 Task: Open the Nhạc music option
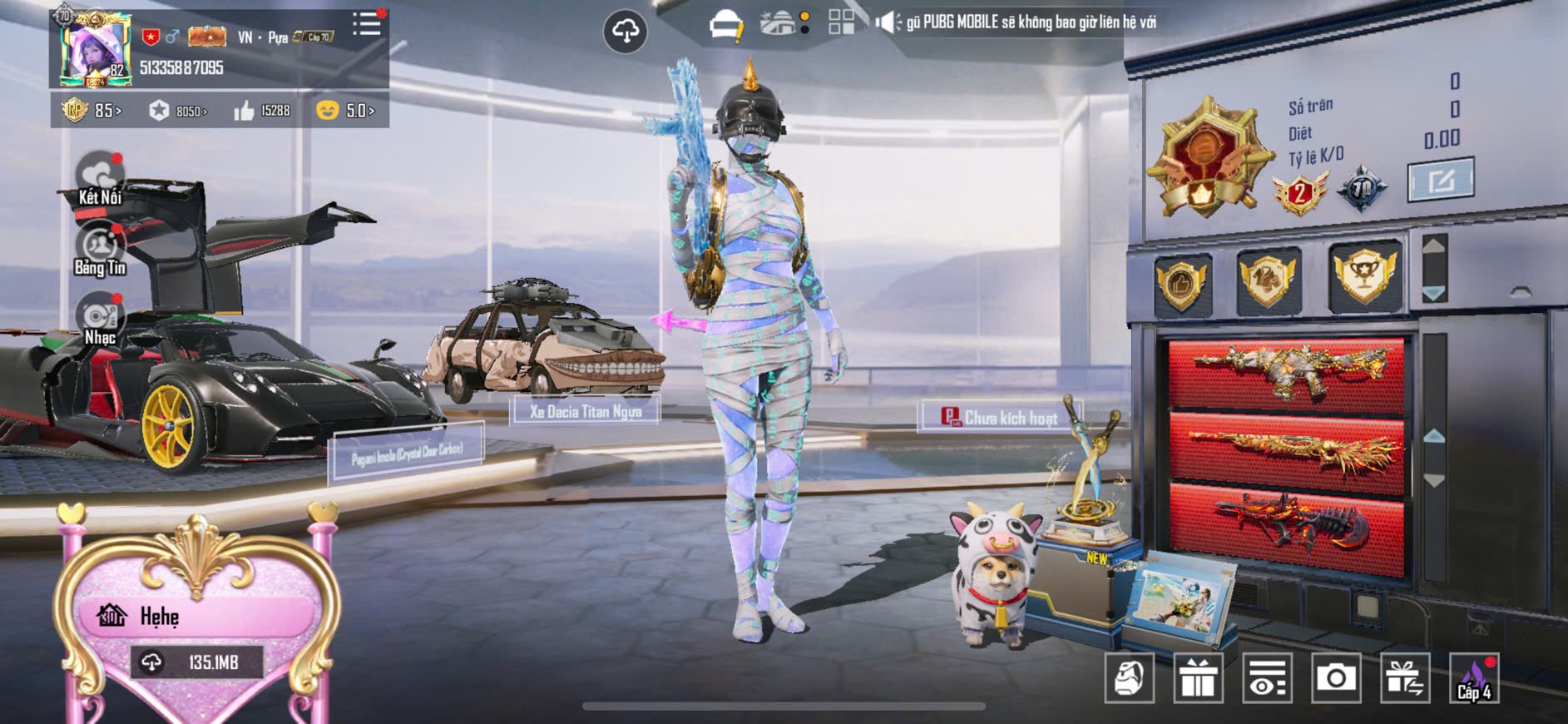(100, 320)
